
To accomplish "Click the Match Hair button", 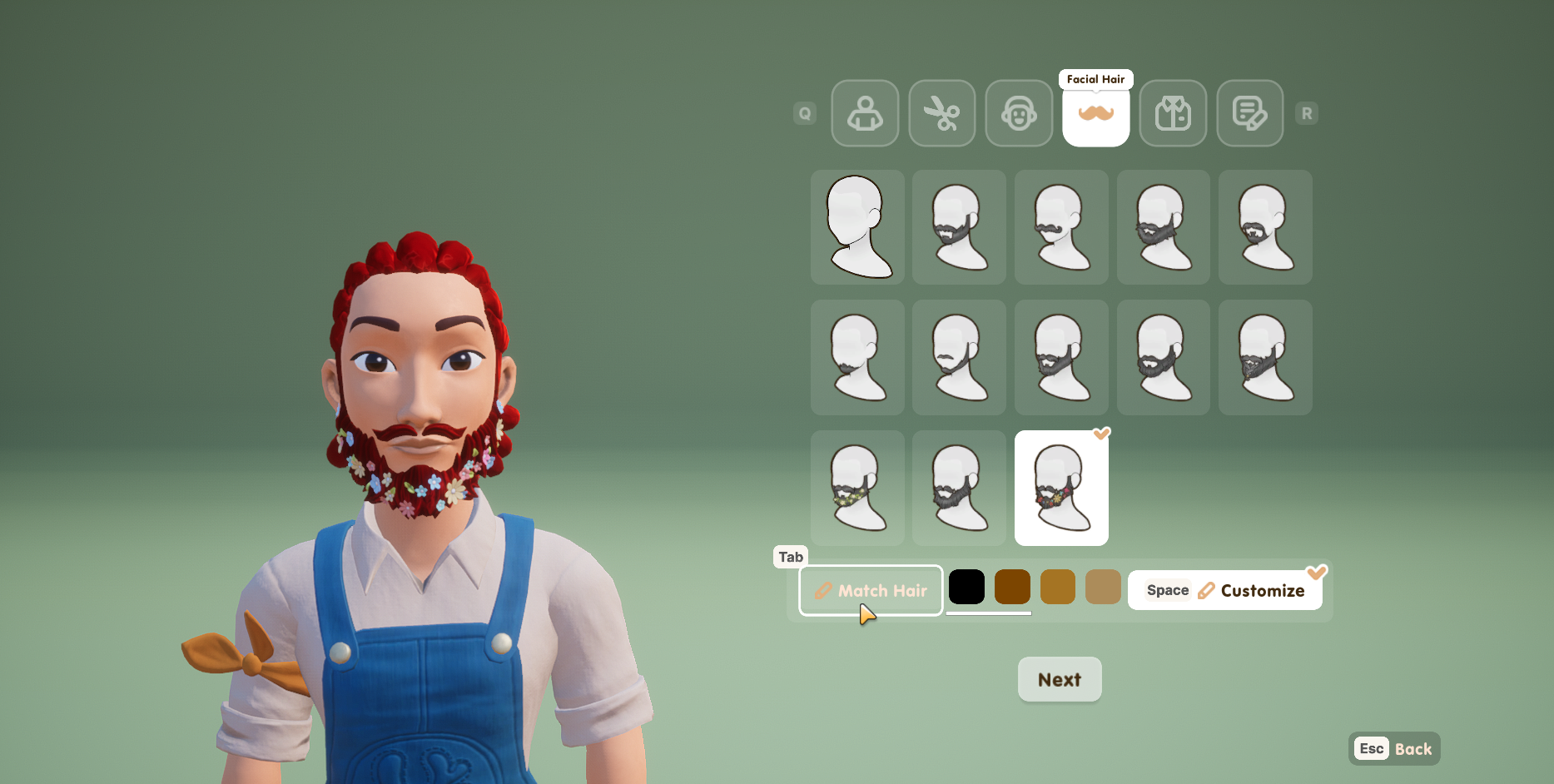I will pyautogui.click(x=871, y=590).
